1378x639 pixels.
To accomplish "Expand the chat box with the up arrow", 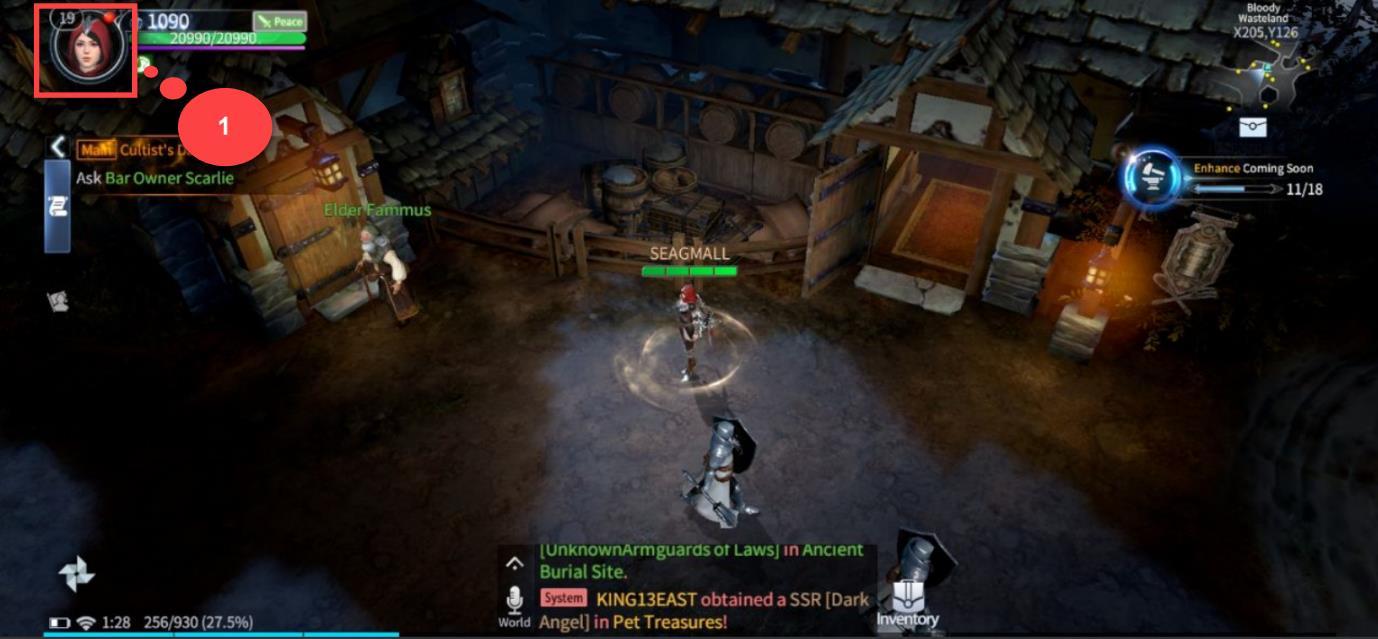I will 515,564.
